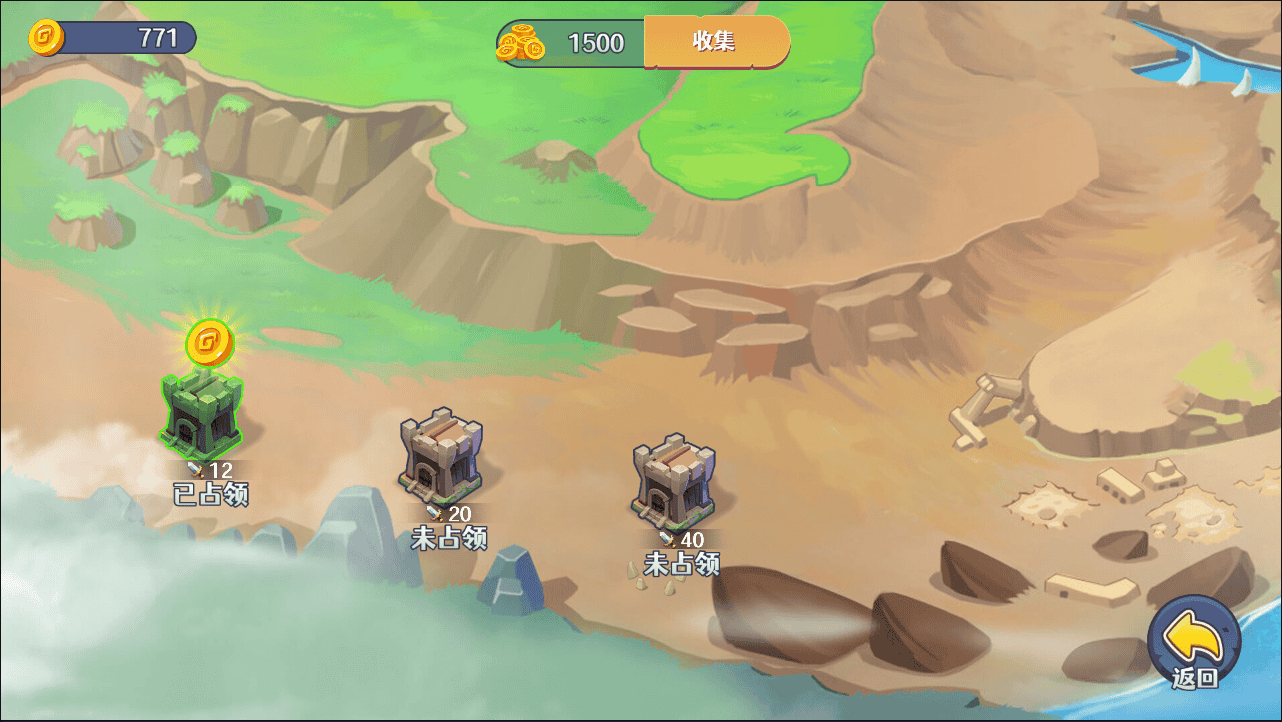Select the unoccupied tower with power 40
The width and height of the screenshot is (1282, 722).
click(674, 482)
